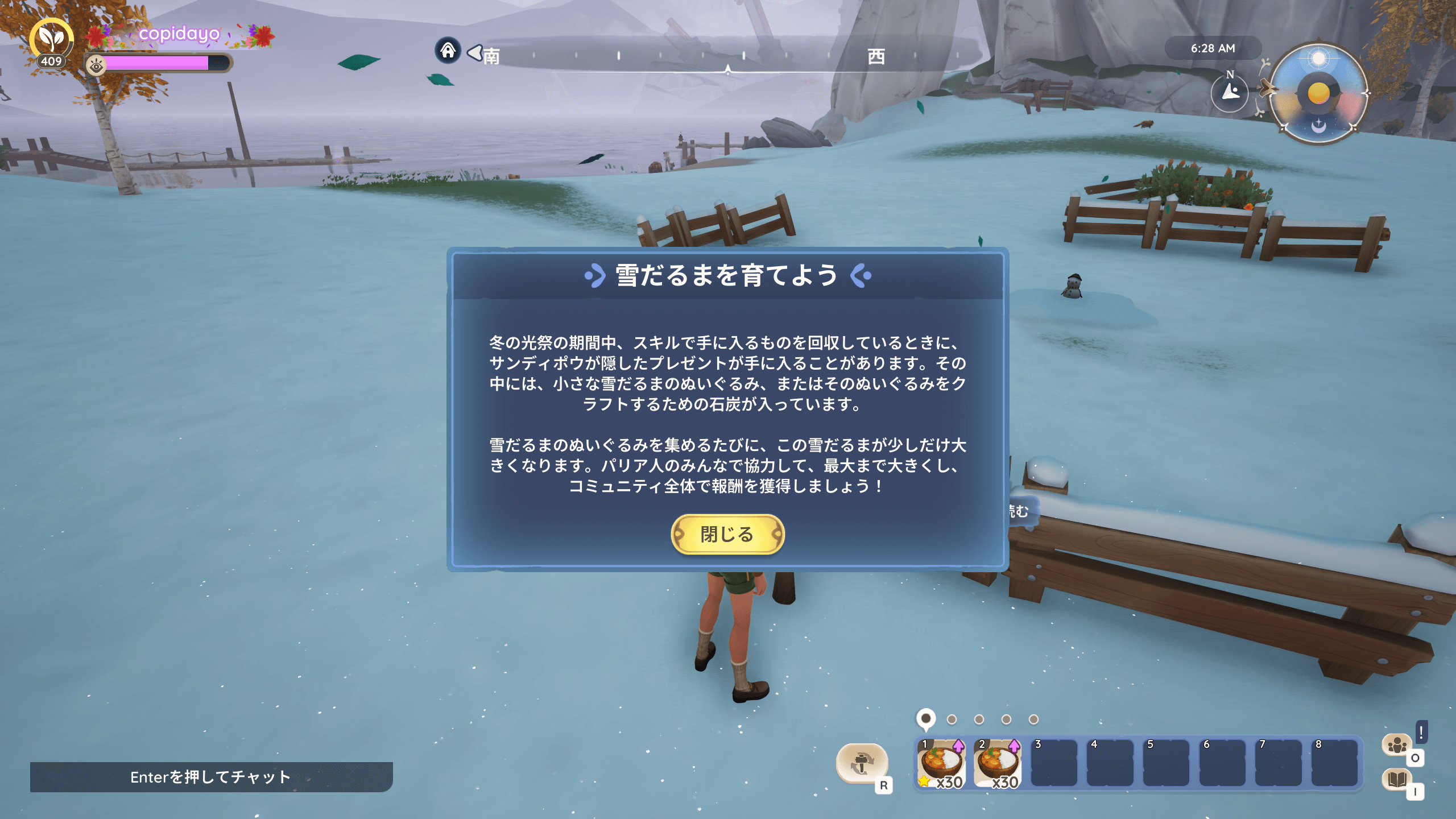Image resolution: width=1456 pixels, height=819 pixels.
Task: Click the chat box reading Enterを押してチャット
Action: (x=211, y=777)
